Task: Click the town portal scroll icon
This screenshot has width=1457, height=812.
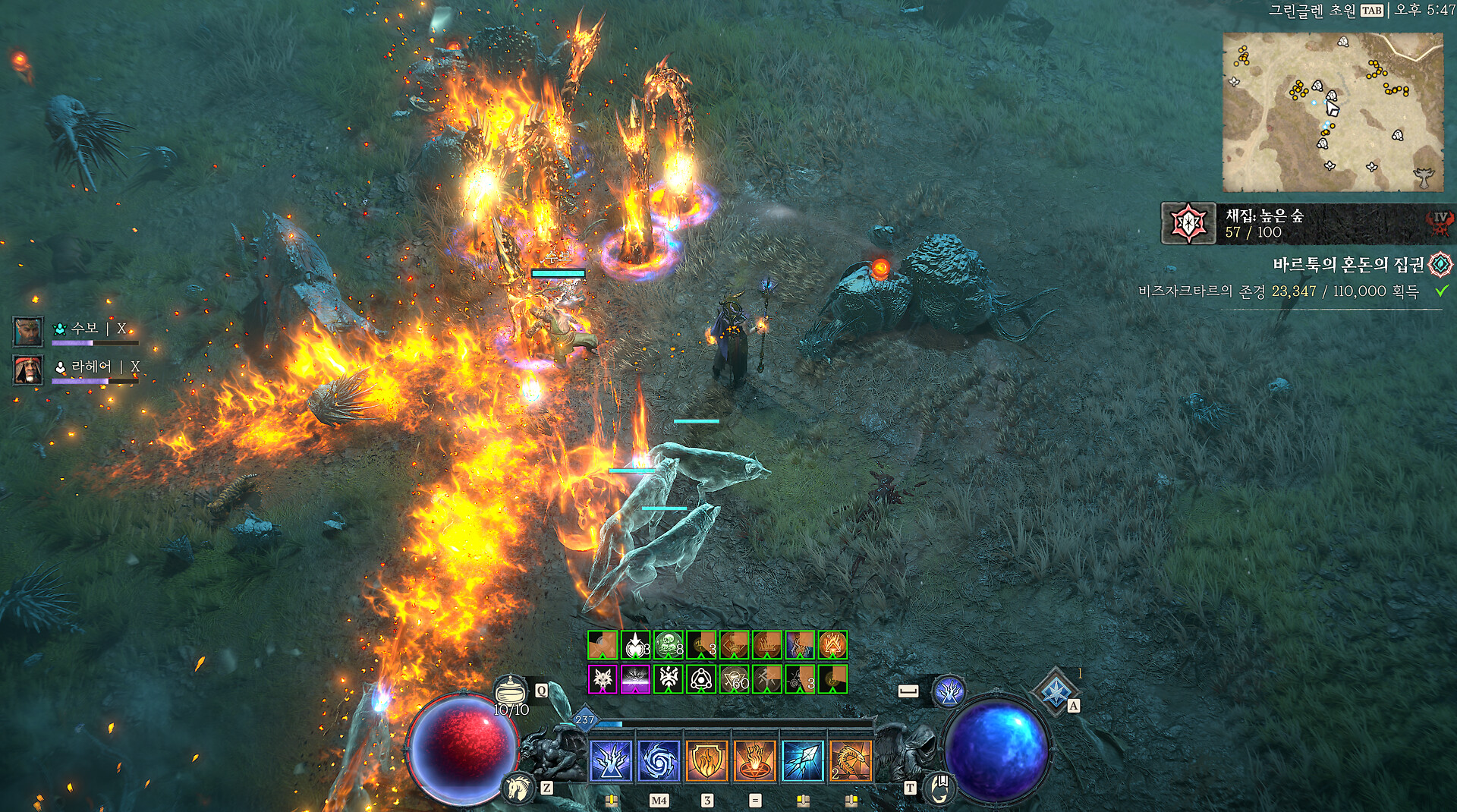Action: click(x=939, y=787)
